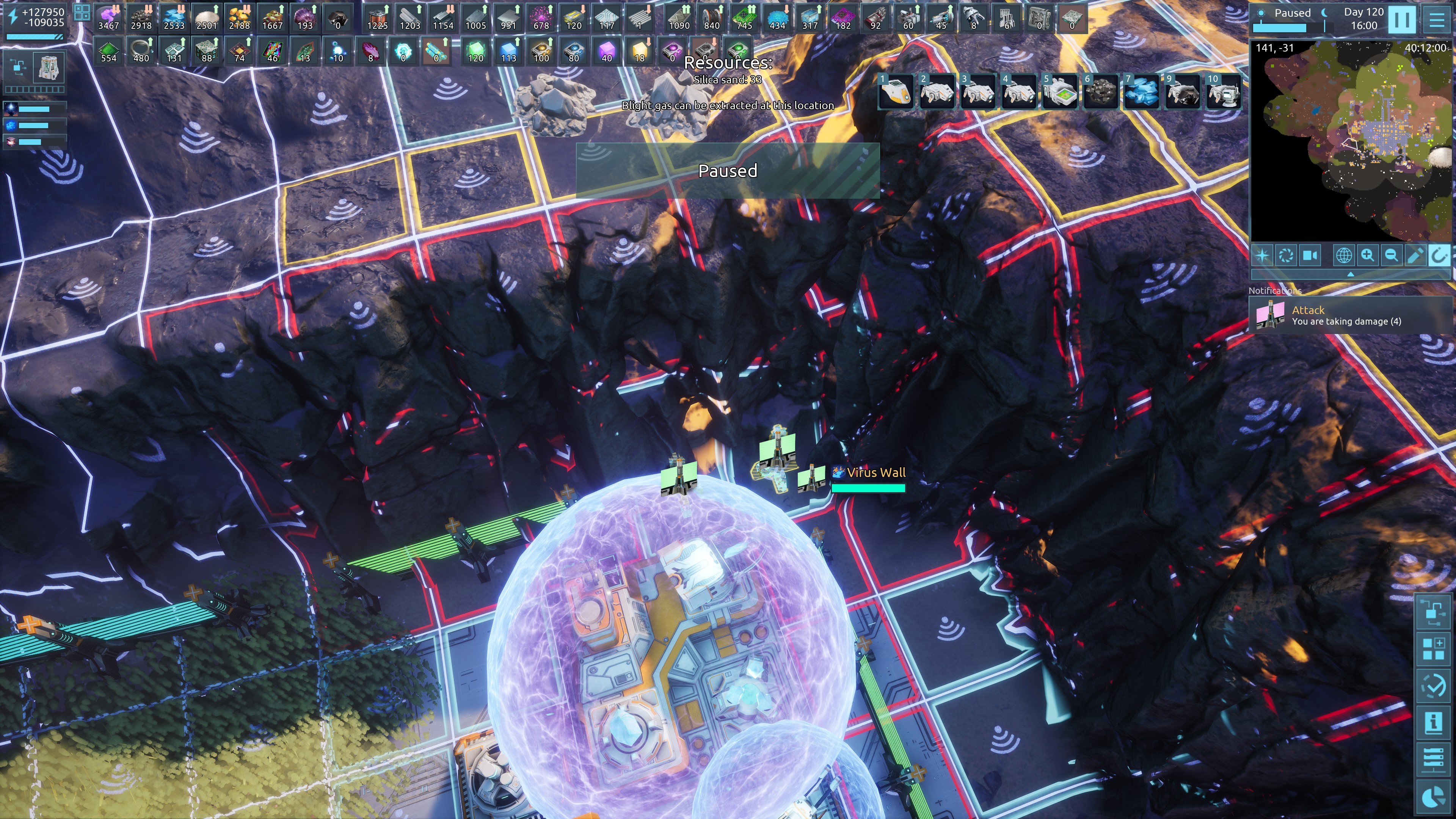Open the build menu grid-plus icon

click(1433, 648)
